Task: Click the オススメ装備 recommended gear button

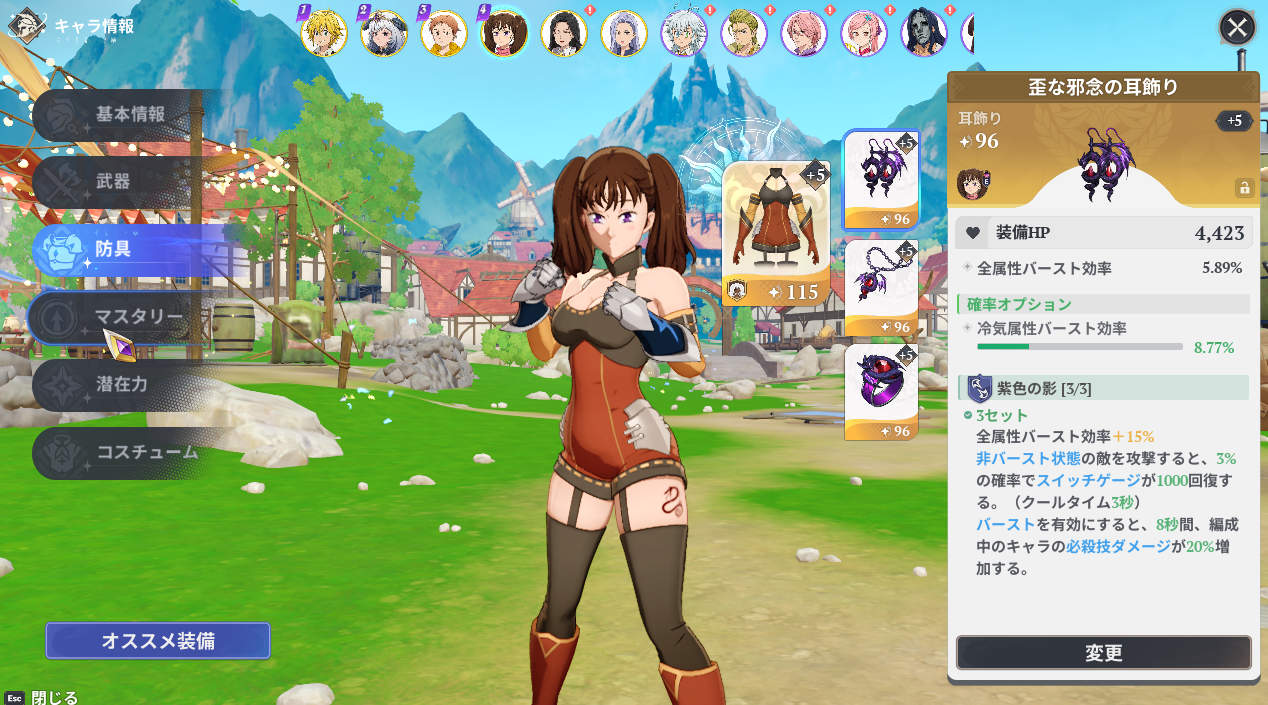Action: coord(158,641)
